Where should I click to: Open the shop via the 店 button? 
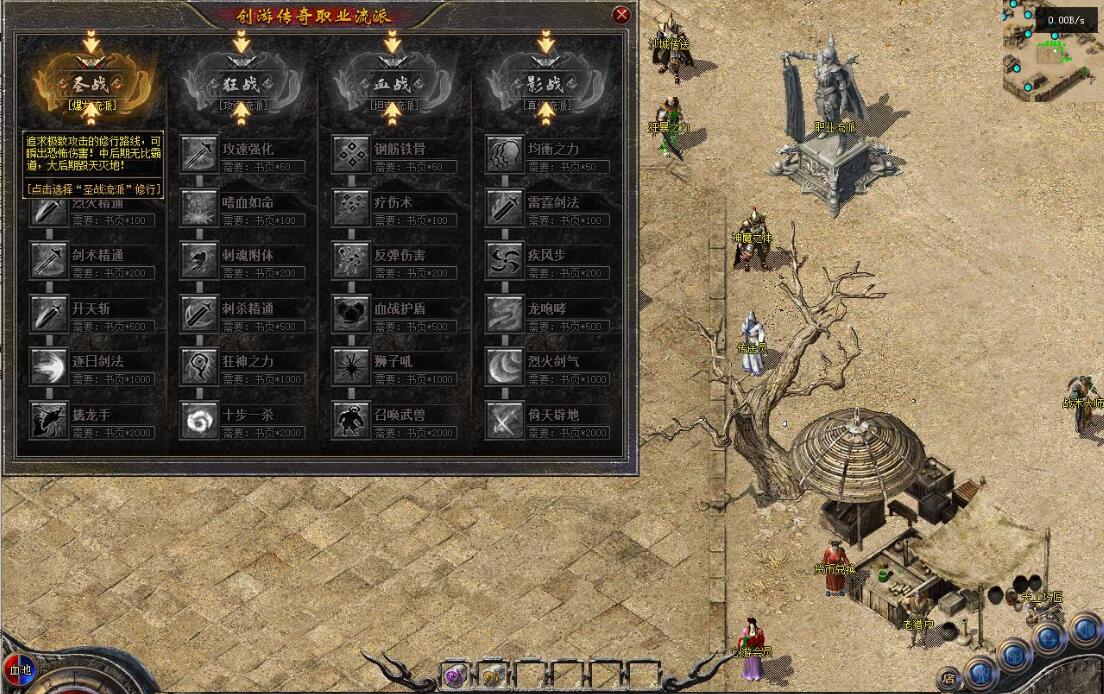tap(947, 680)
